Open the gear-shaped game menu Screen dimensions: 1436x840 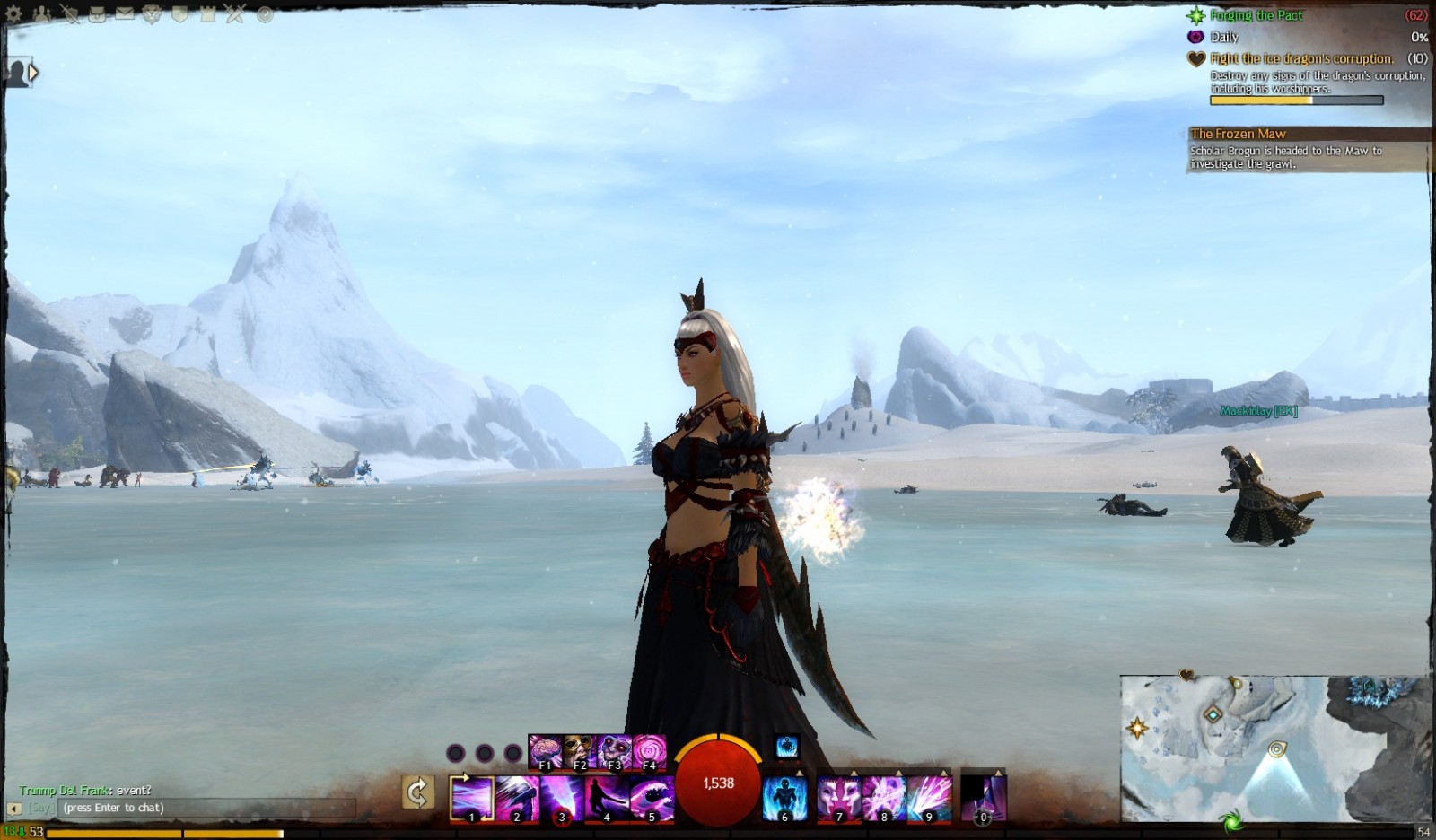(x=14, y=14)
